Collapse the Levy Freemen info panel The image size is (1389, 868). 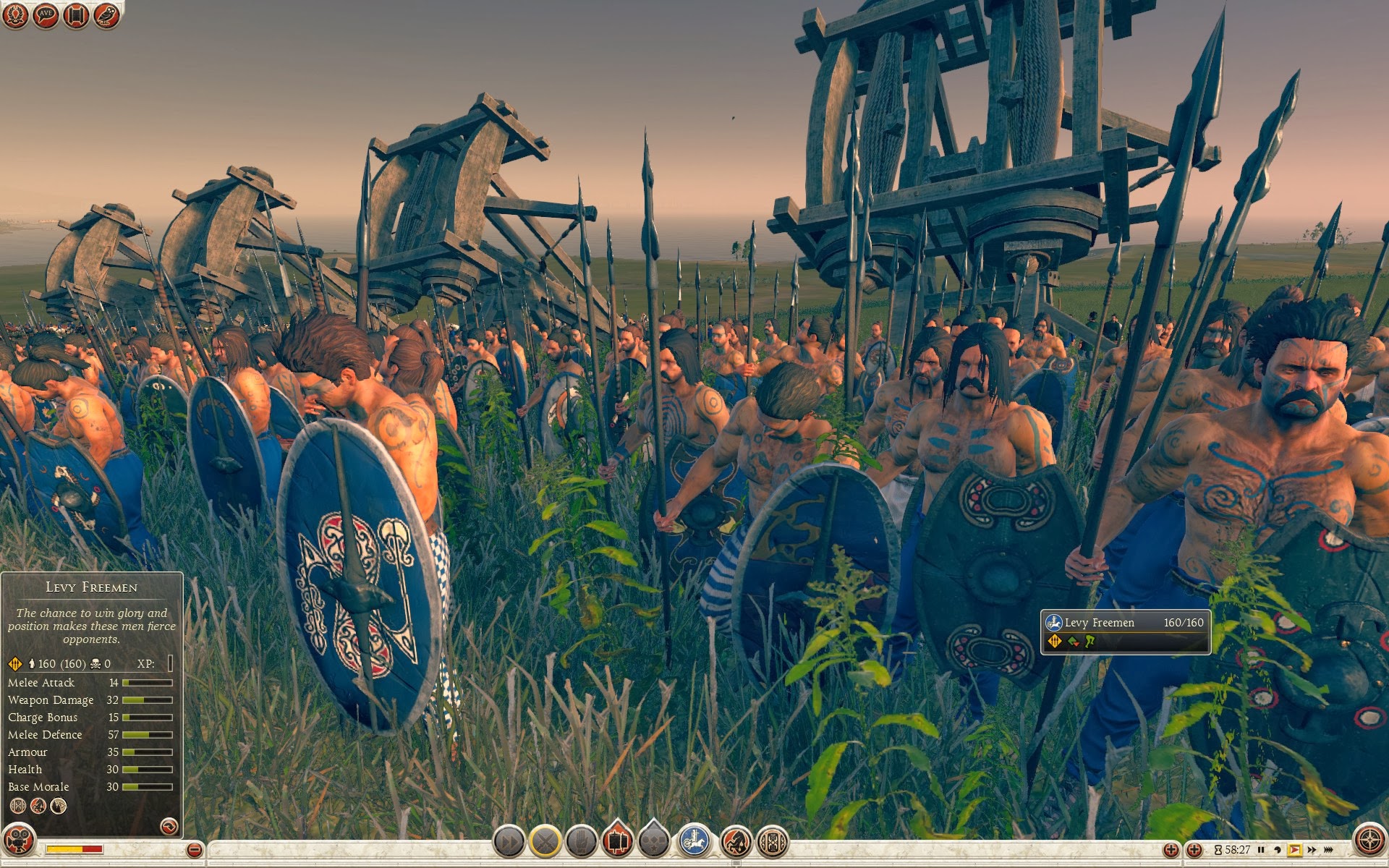pos(169,825)
